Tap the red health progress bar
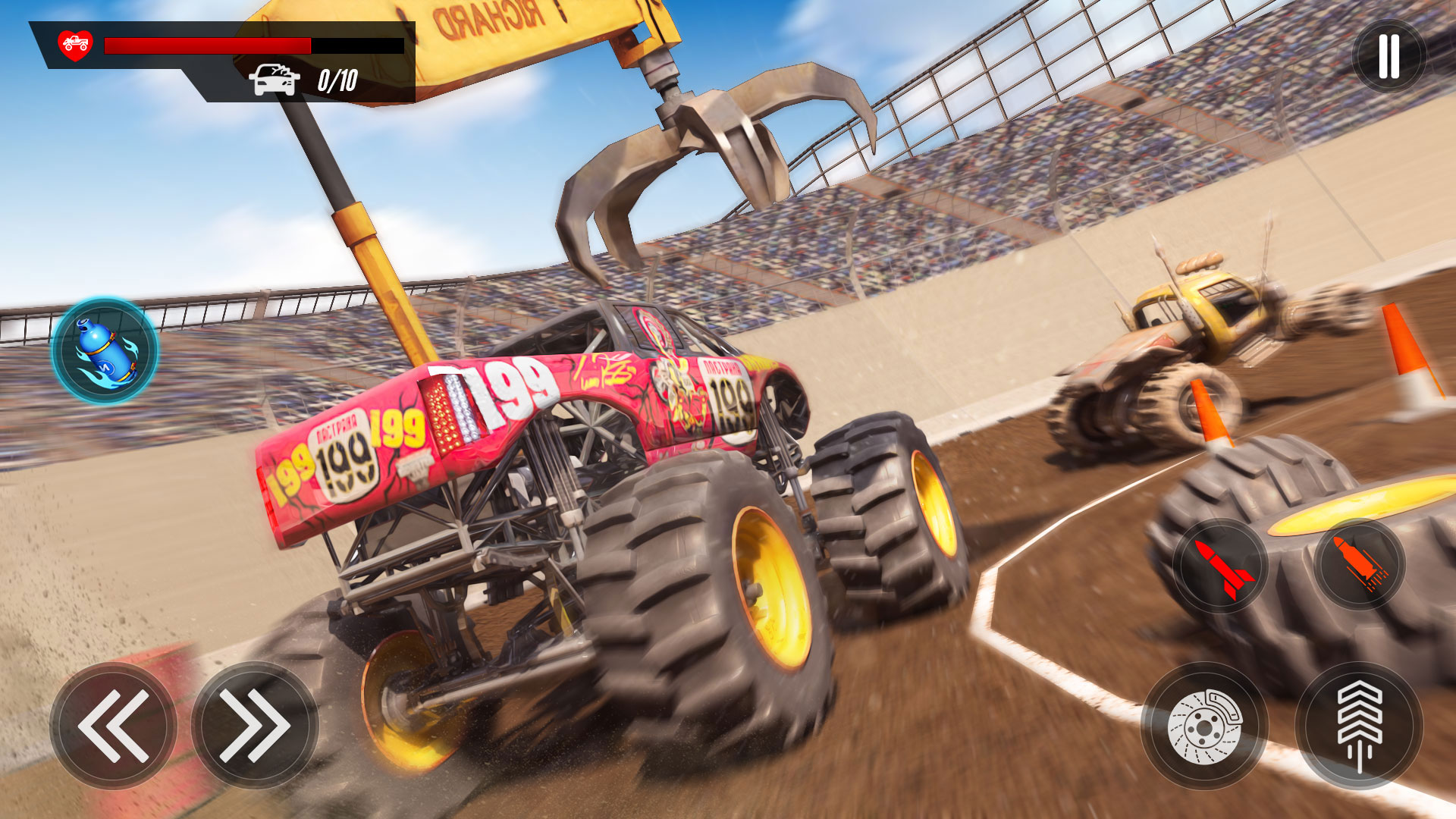 209,44
